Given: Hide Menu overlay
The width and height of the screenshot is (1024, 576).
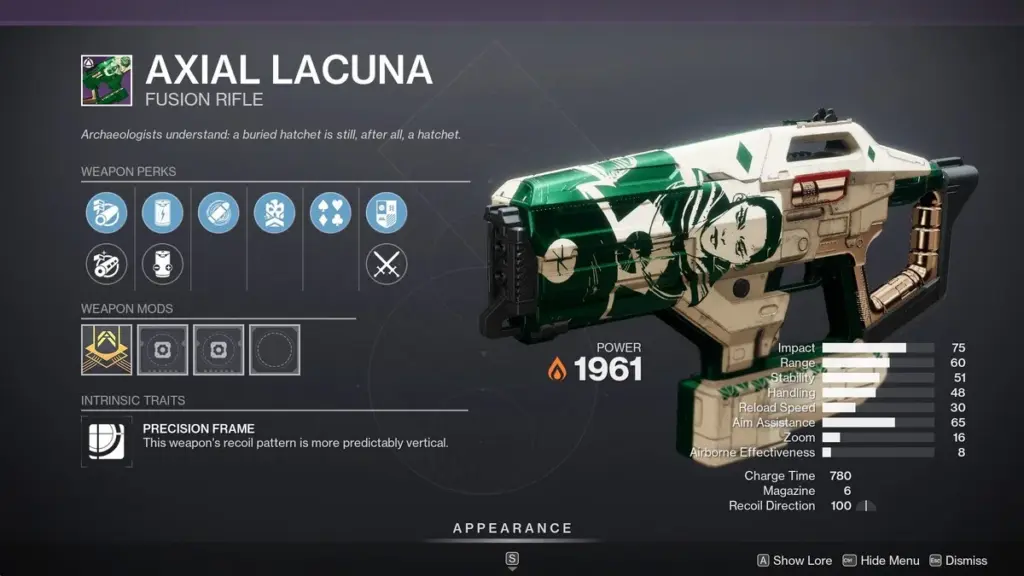Looking at the screenshot, I should (x=881, y=561).
